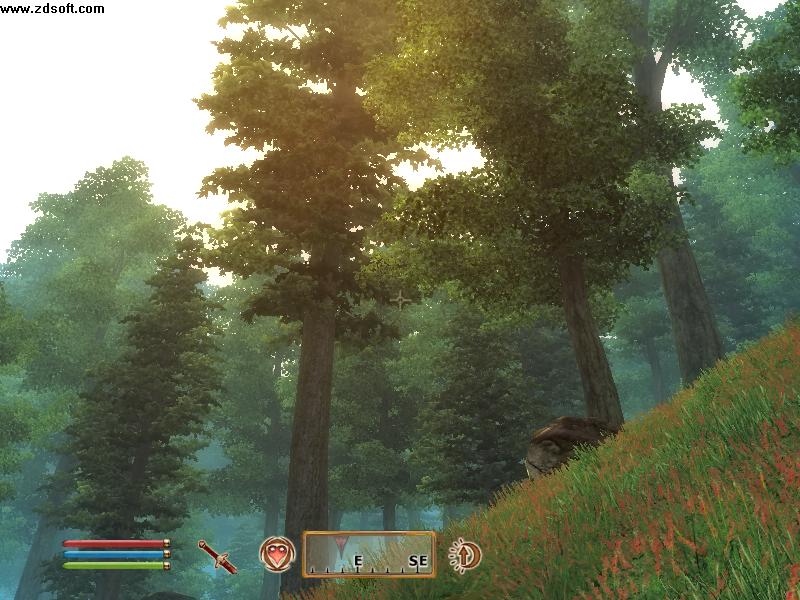Click the compass bar showing E and SE
Screen dimensions: 800x600
tap(369, 554)
